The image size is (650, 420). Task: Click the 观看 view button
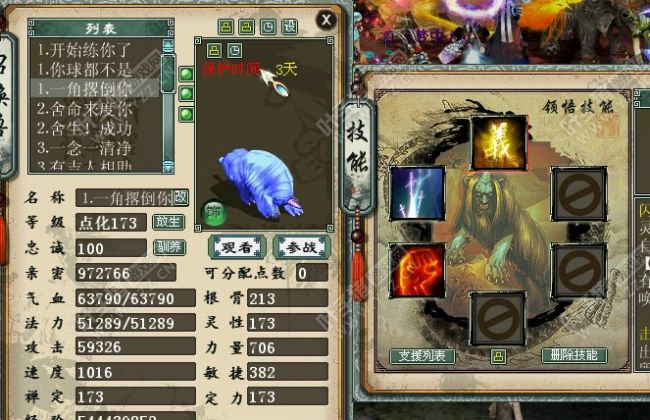(x=237, y=247)
